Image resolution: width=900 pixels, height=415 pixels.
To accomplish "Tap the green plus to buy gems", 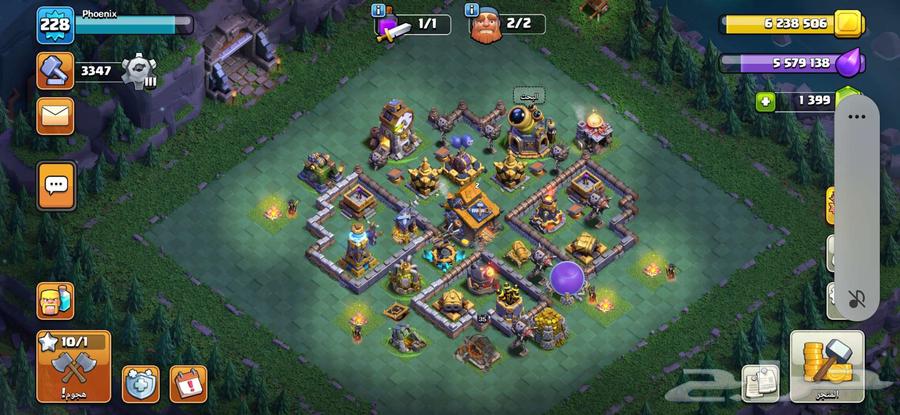I will [x=765, y=101].
